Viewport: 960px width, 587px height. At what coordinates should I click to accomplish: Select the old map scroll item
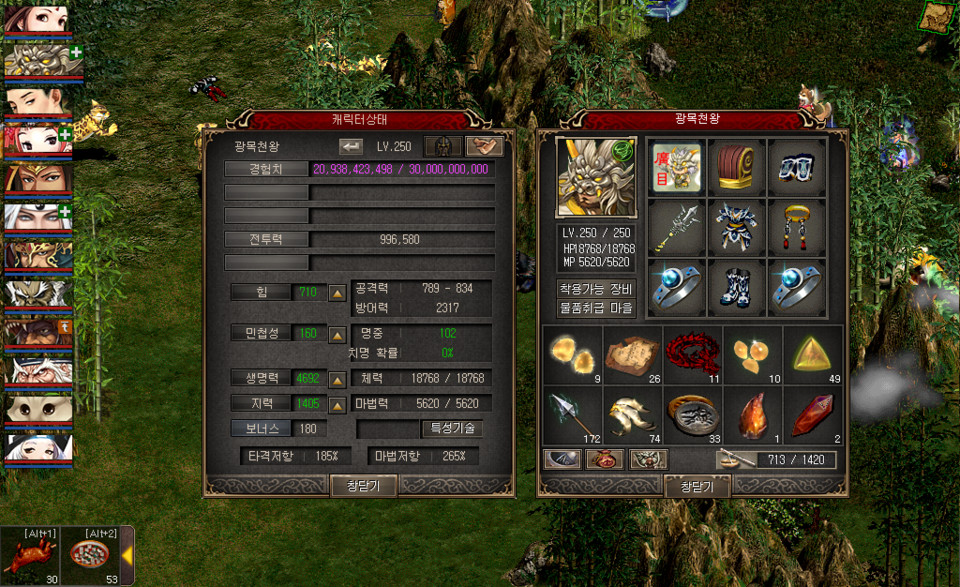(x=633, y=354)
